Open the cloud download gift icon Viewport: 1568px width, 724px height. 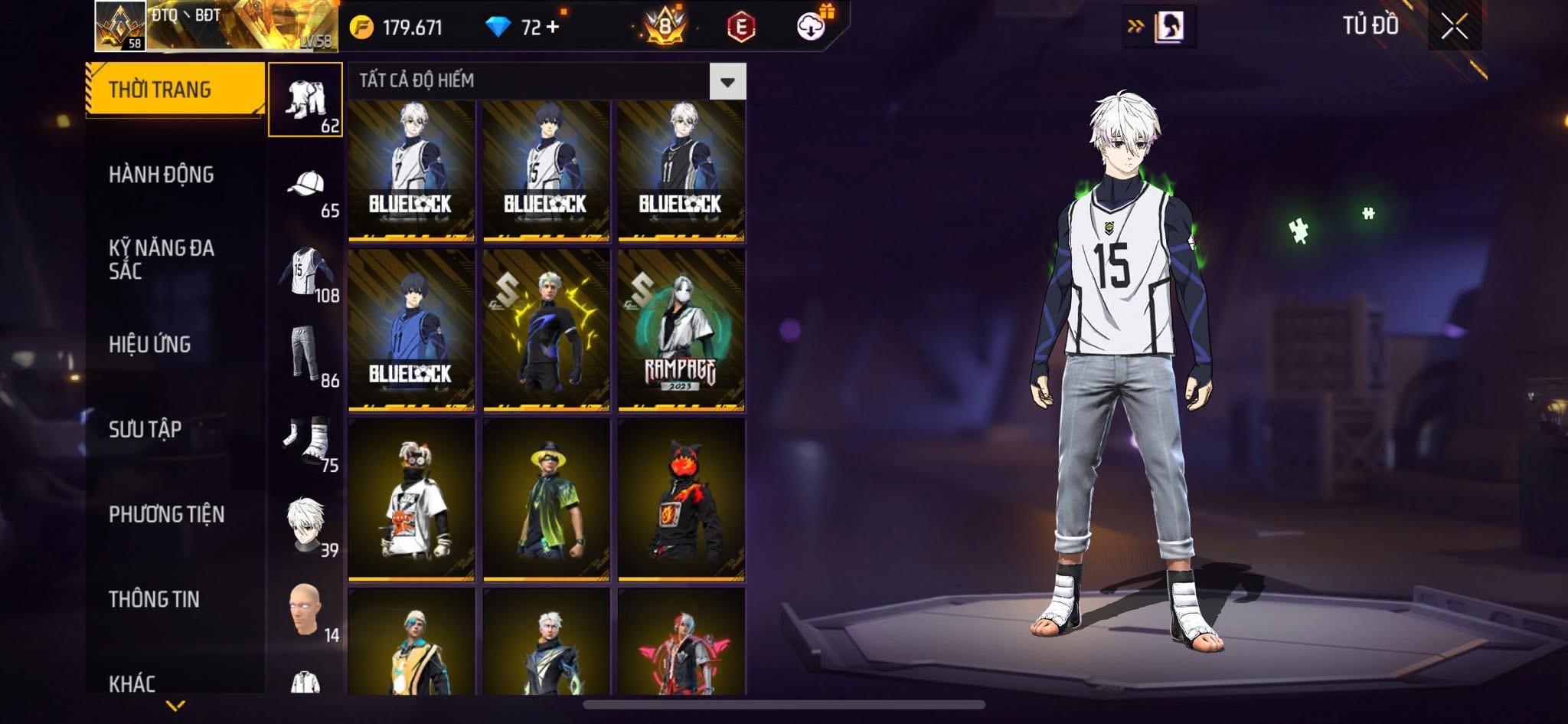812,26
